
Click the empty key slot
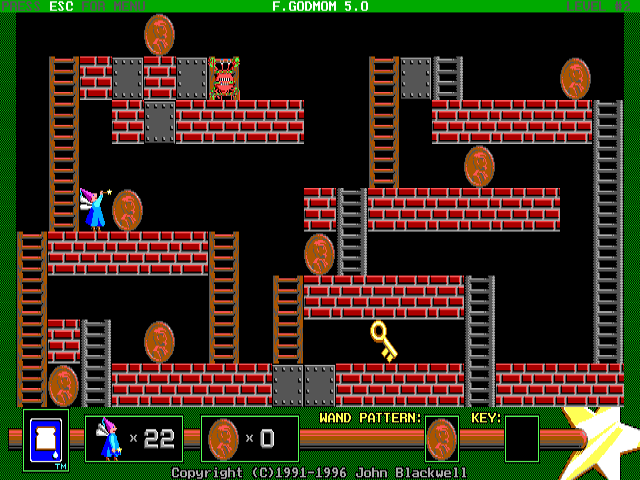point(521,438)
